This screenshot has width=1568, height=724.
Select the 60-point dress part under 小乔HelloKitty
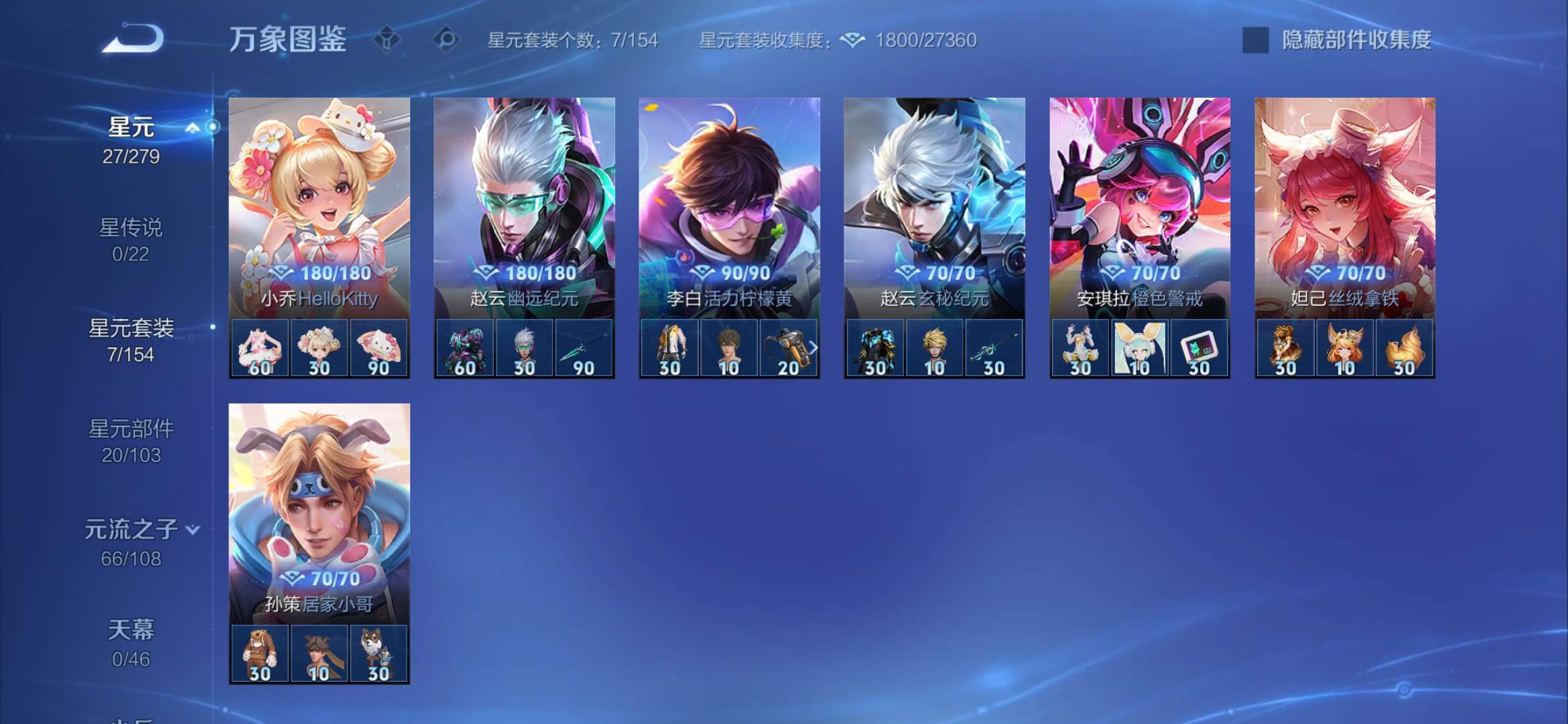tap(261, 347)
